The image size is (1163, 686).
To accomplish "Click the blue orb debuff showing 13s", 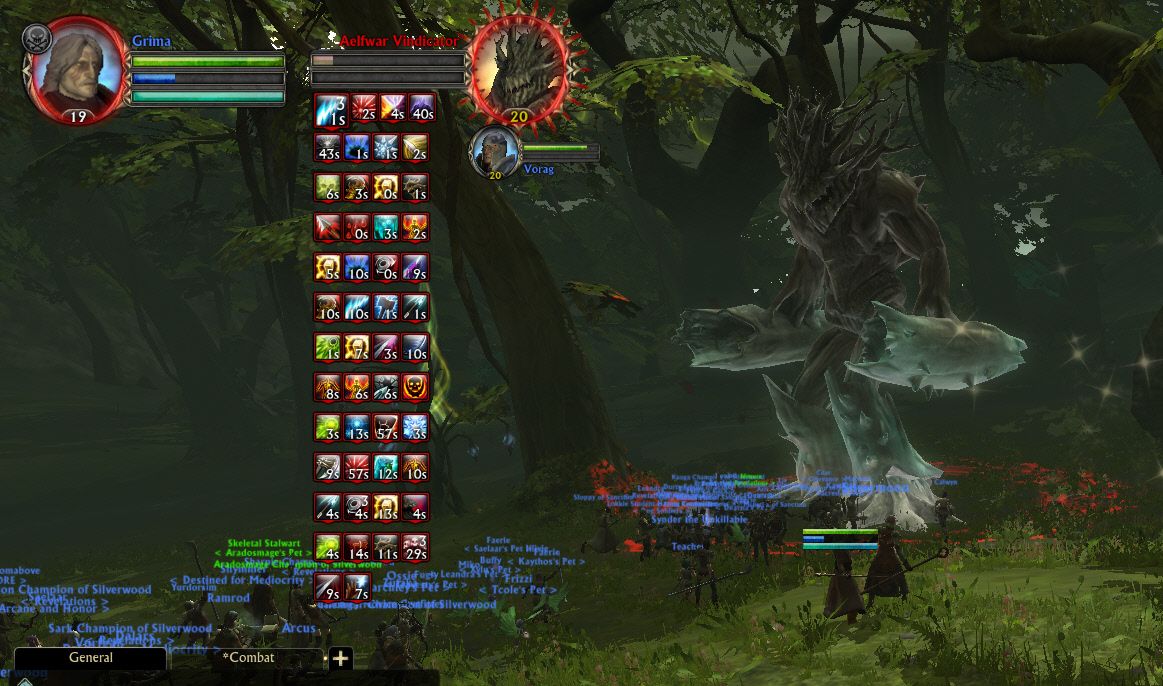I will [357, 427].
